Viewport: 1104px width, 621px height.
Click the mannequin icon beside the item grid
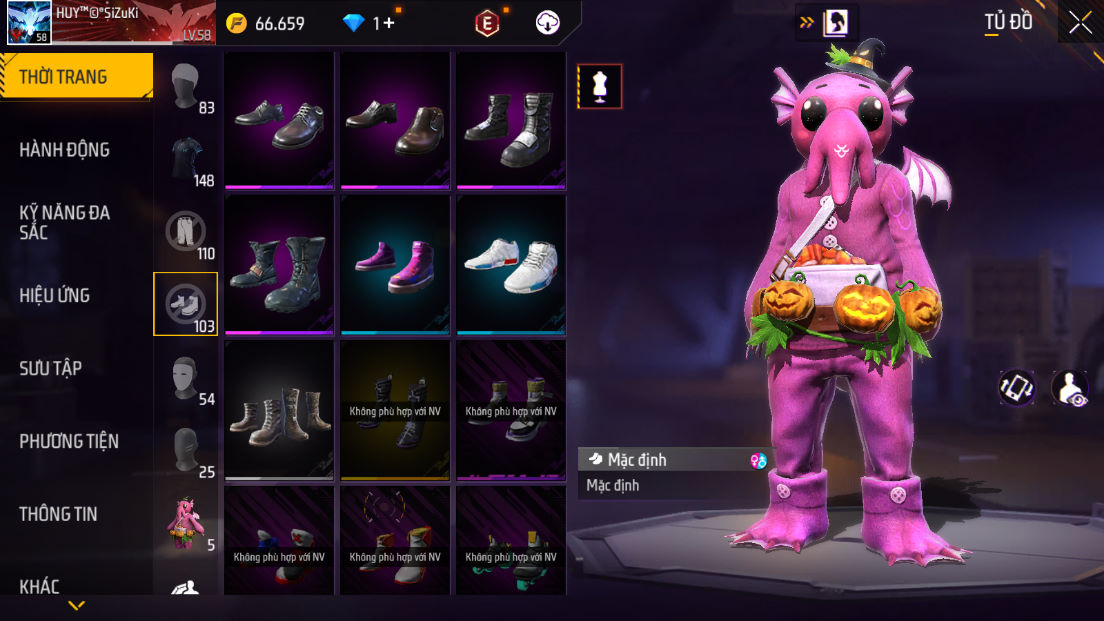600,86
